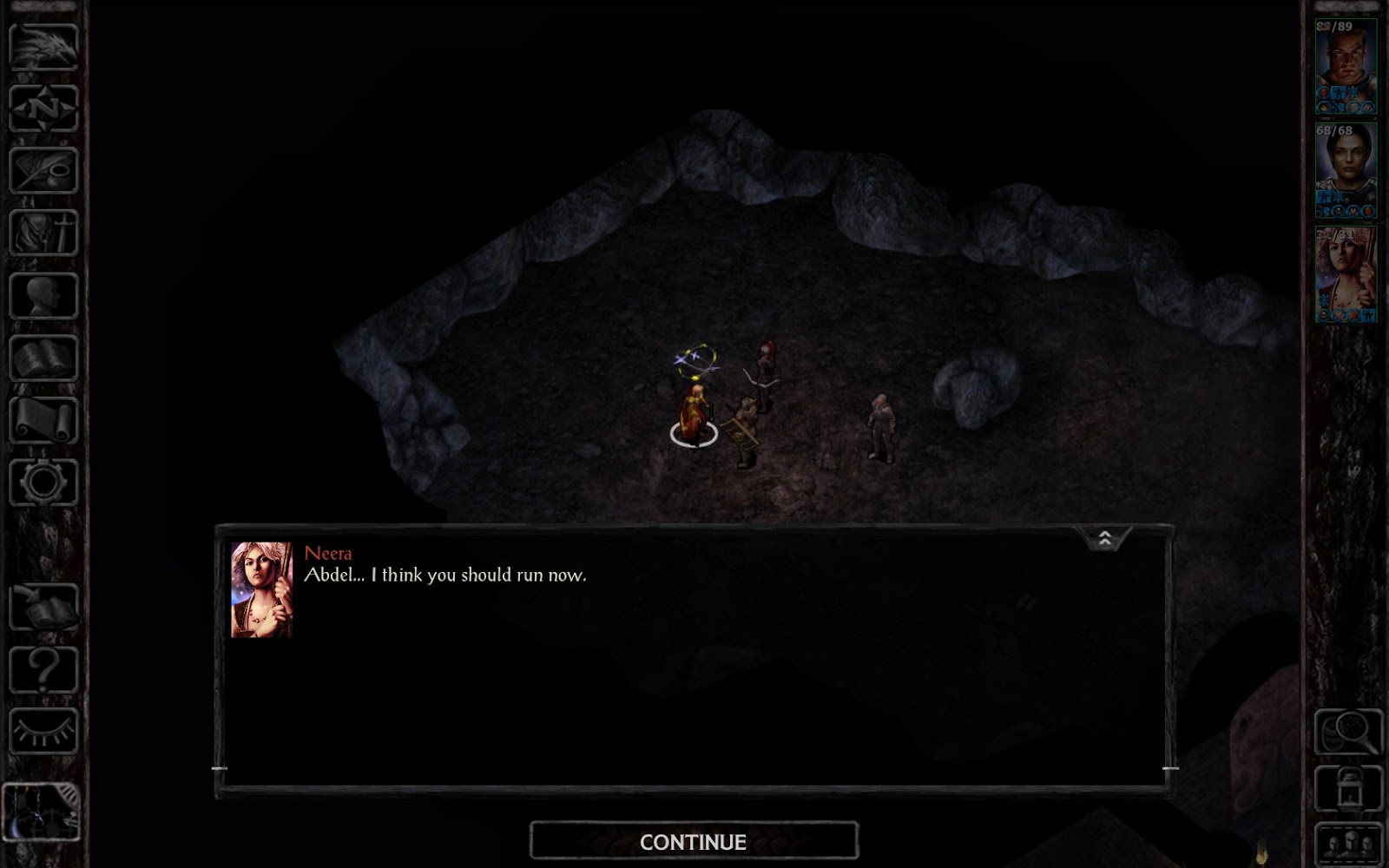Toggle the magnifier zoom control
Viewport: 1389px width, 868px height.
point(1347,732)
